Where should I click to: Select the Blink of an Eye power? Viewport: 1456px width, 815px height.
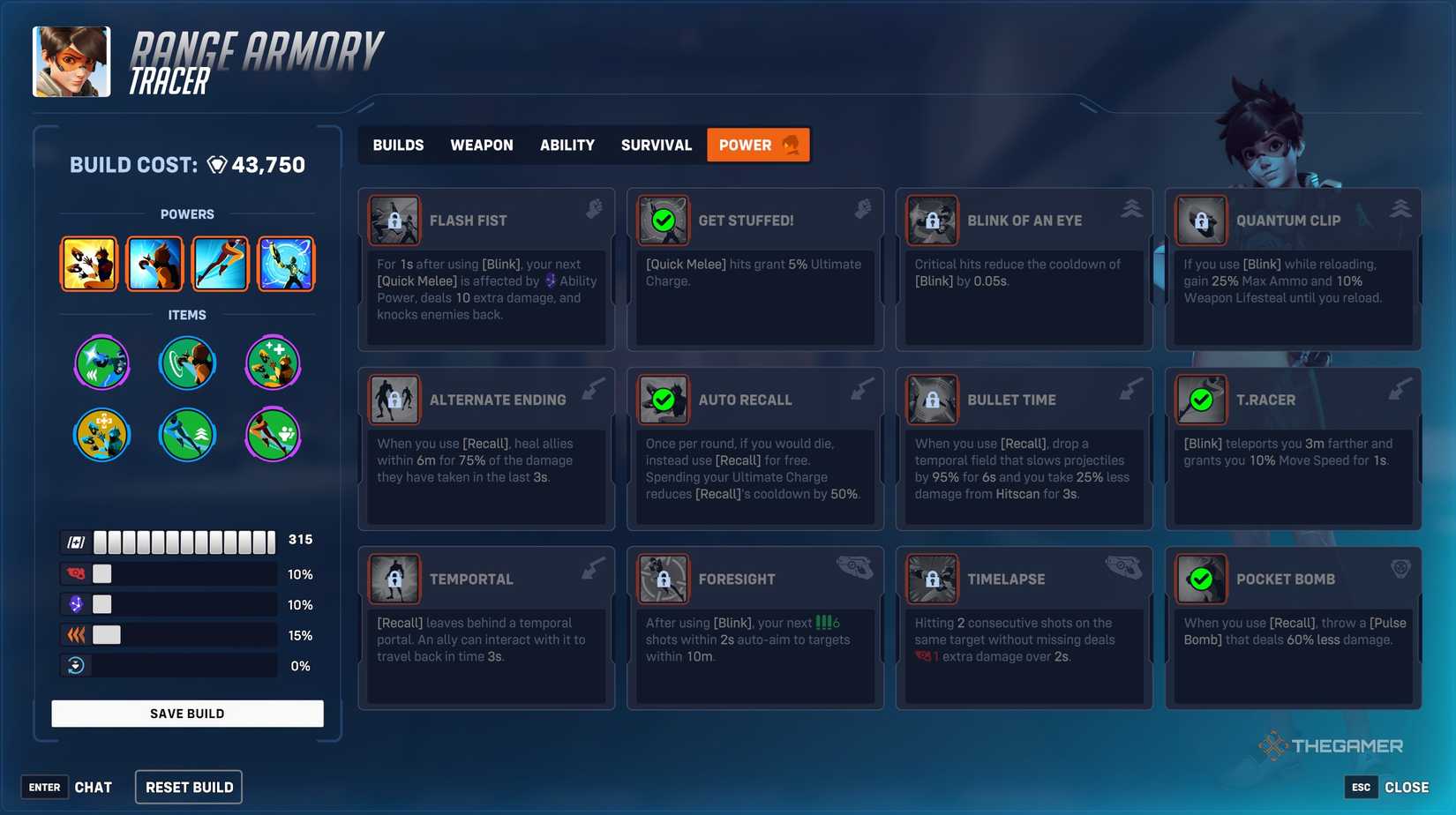coord(1024,269)
